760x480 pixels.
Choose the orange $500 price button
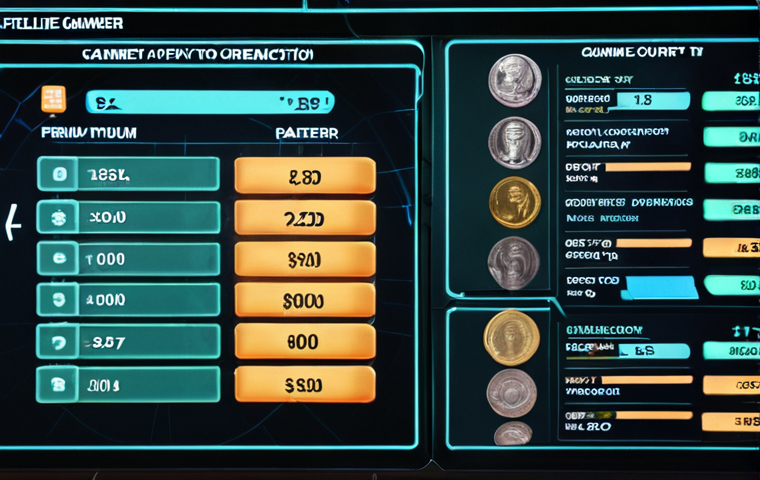pos(305,384)
